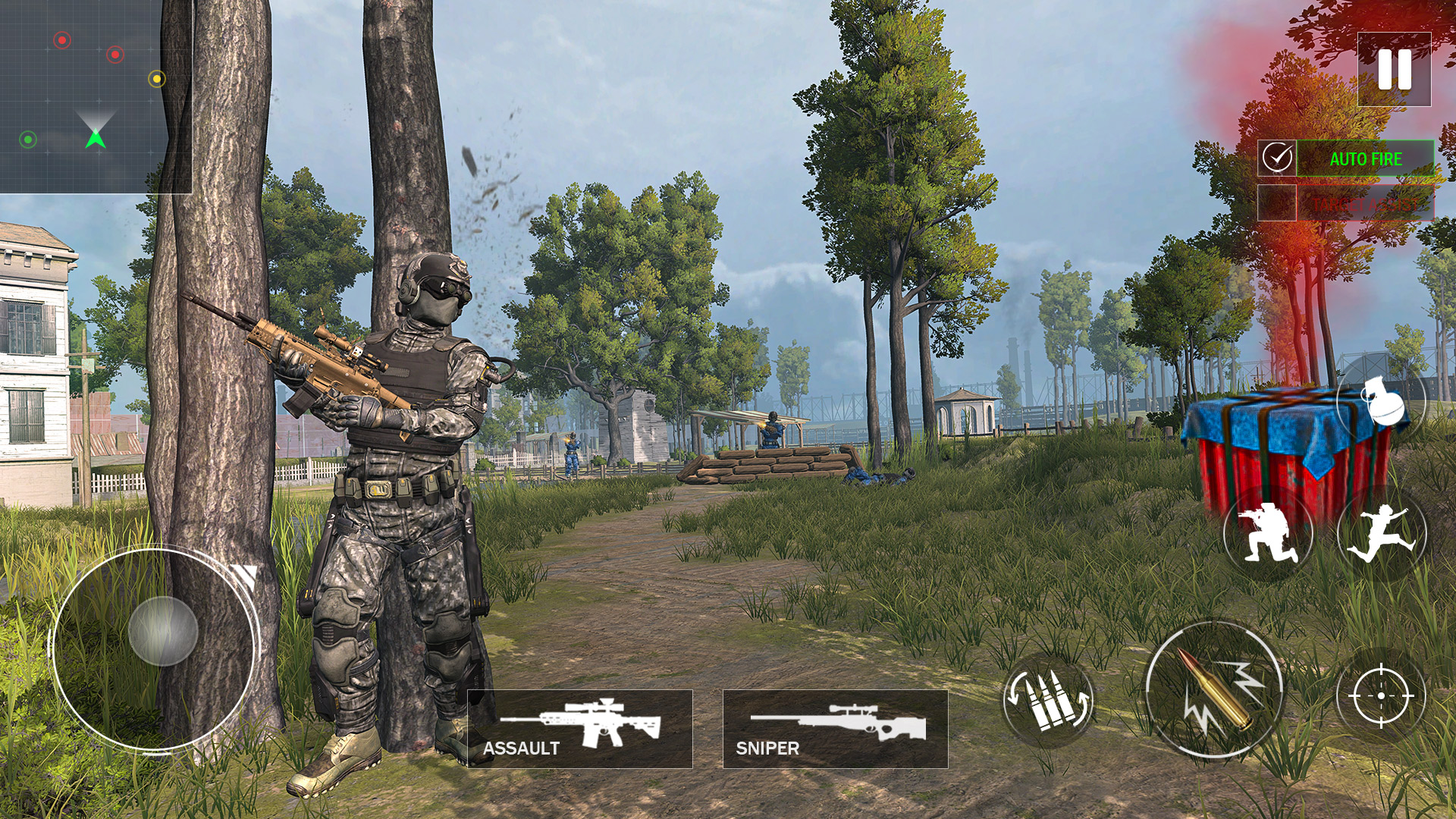Pause the game
Viewport: 1456px width, 819px height.
(1396, 71)
